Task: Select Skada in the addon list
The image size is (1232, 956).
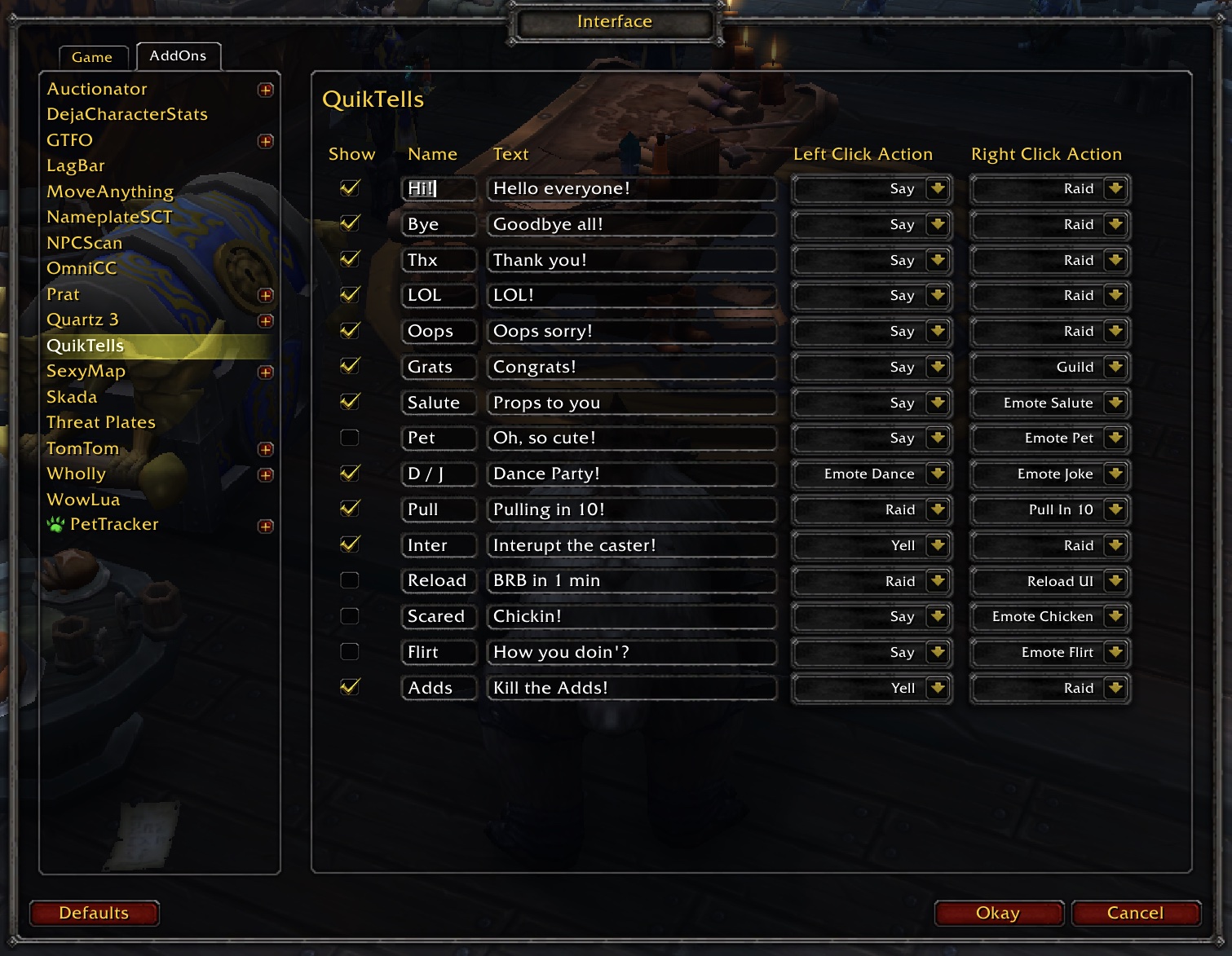Action: pyautogui.click(x=72, y=397)
